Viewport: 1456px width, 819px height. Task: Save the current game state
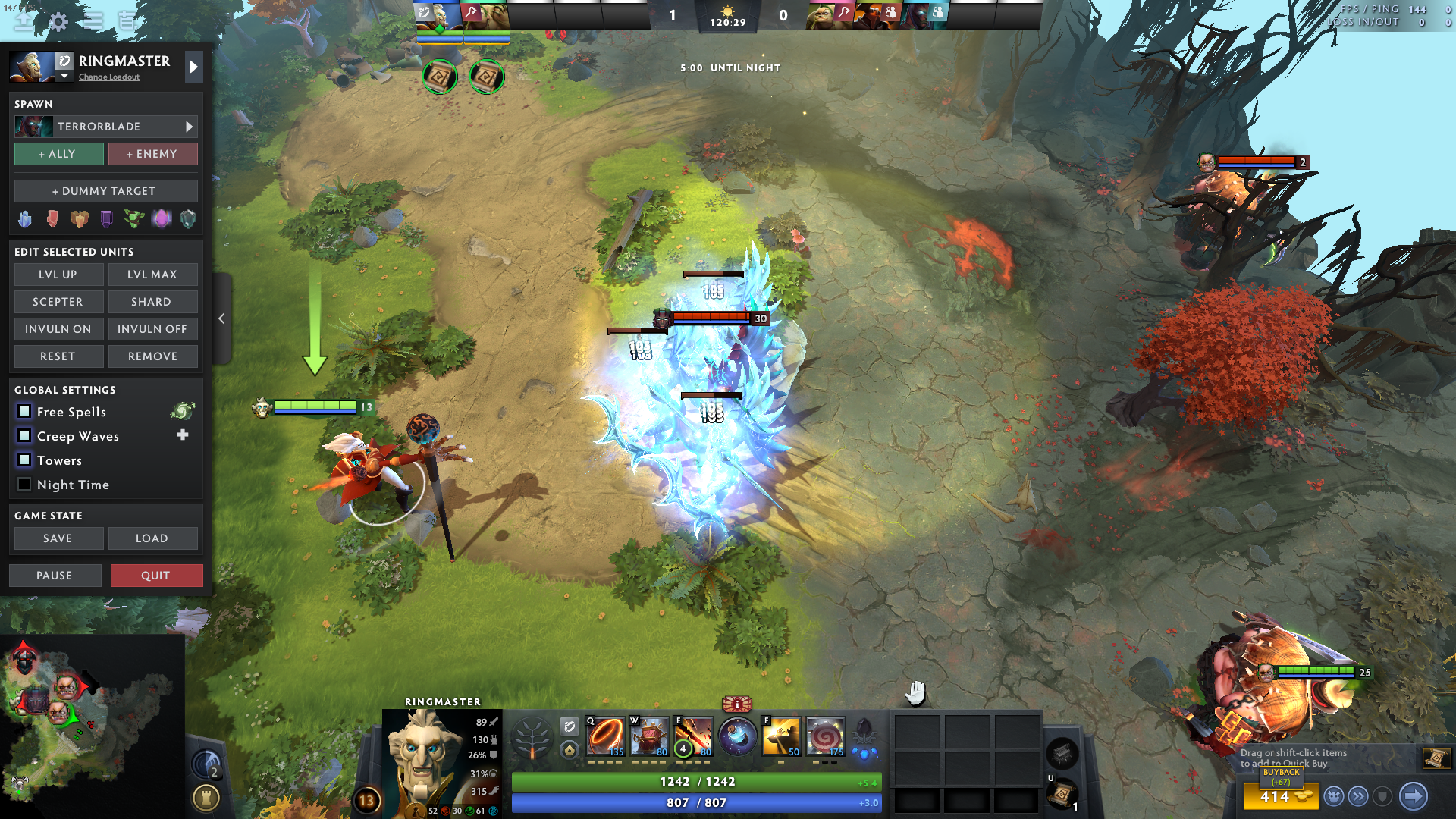(58, 538)
